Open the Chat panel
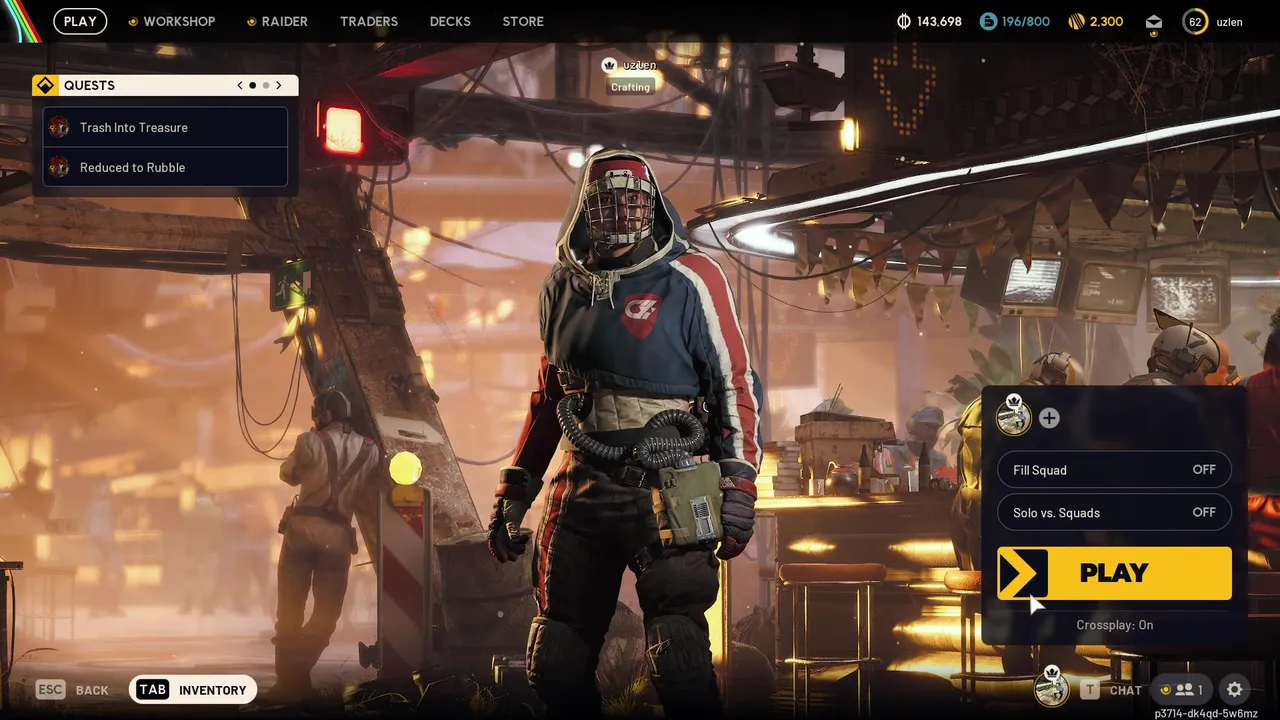 point(1111,690)
